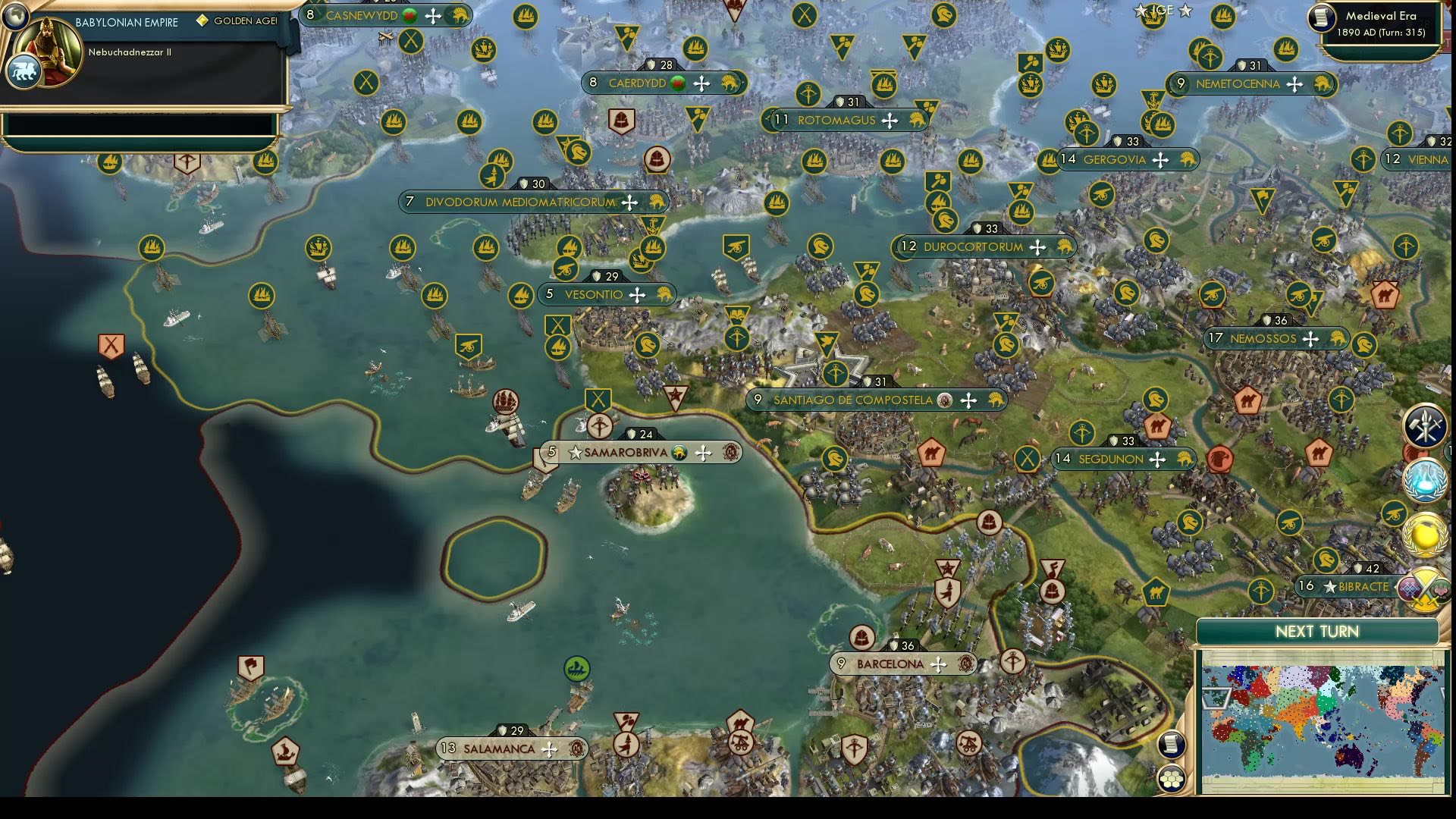
Task: Click the hammer and torch notification icon
Action: click(x=1424, y=426)
